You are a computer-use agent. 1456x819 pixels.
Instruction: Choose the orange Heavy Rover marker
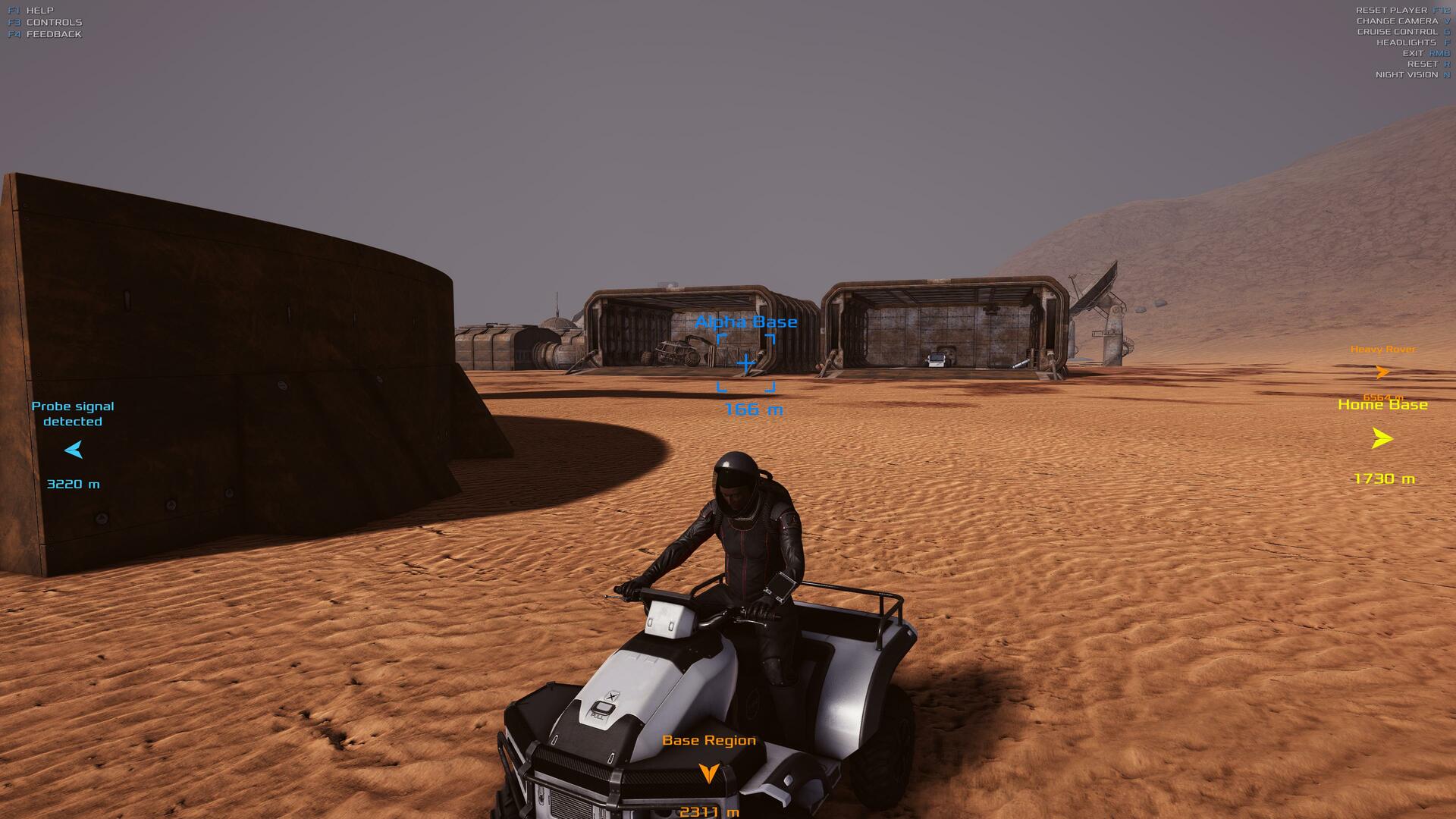click(x=1382, y=372)
